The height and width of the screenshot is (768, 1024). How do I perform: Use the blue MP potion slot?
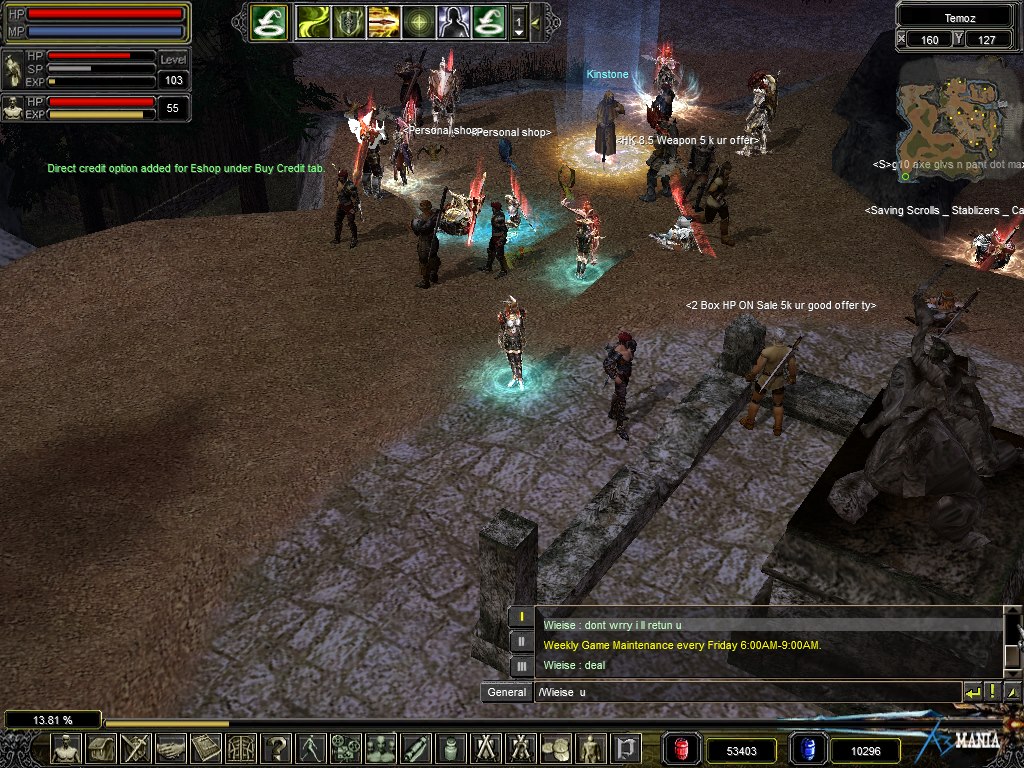808,749
